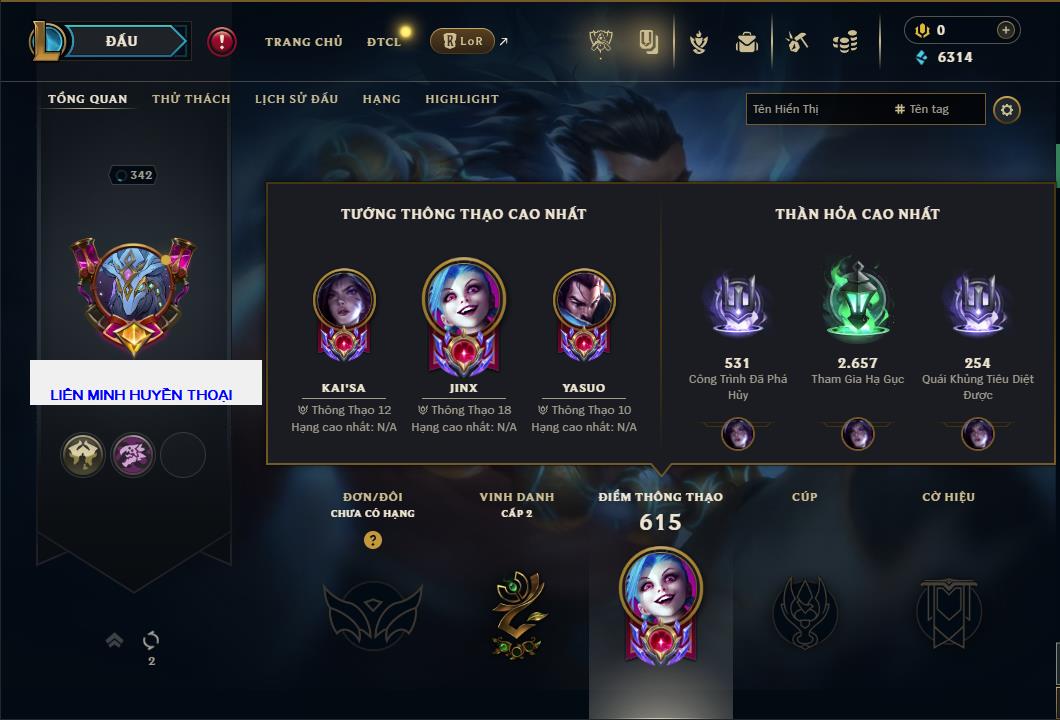Open the backpack collection icon
Image resolution: width=1060 pixels, height=720 pixels.
(747, 42)
